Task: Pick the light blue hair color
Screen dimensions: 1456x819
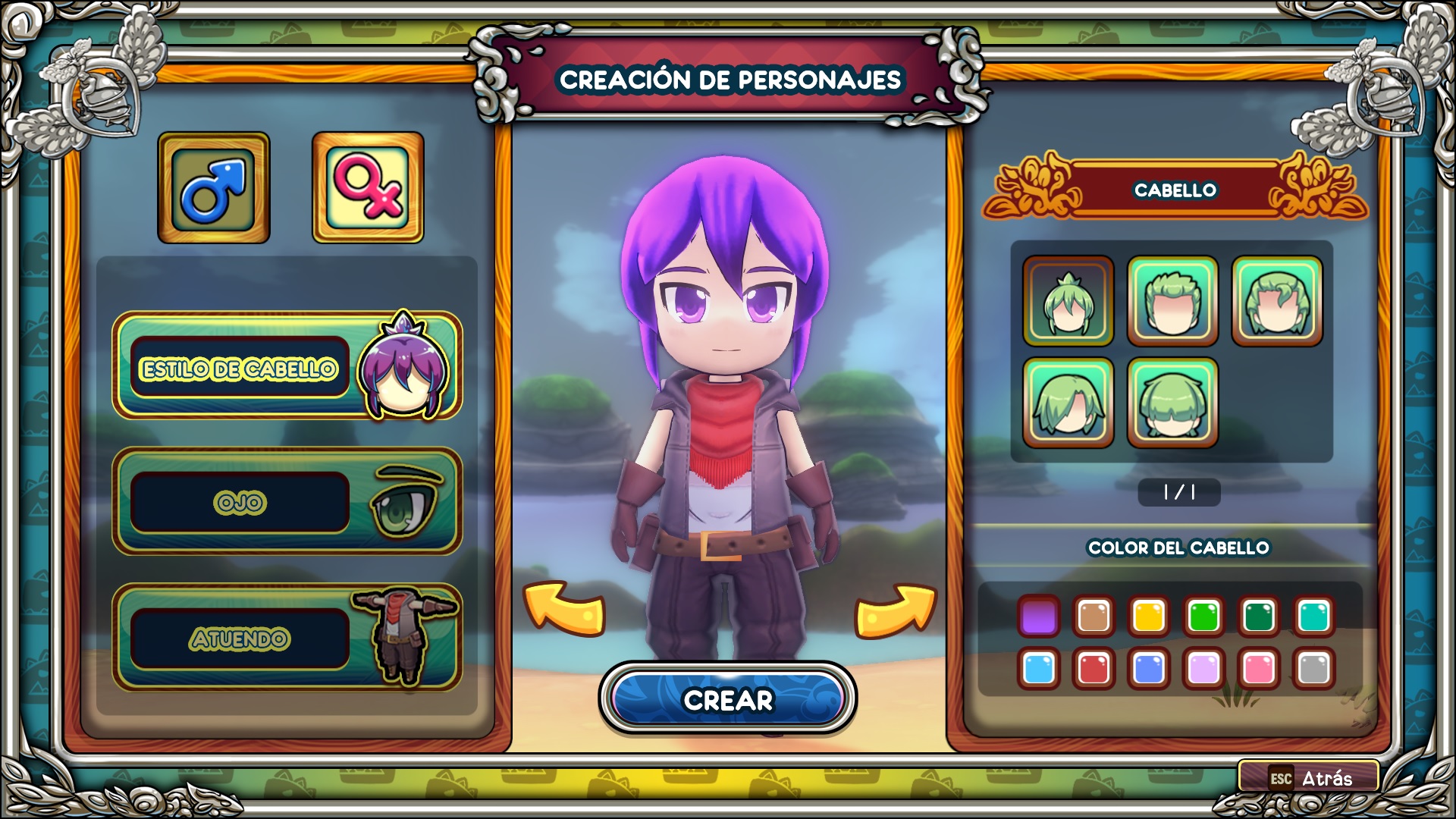Action: [1039, 669]
